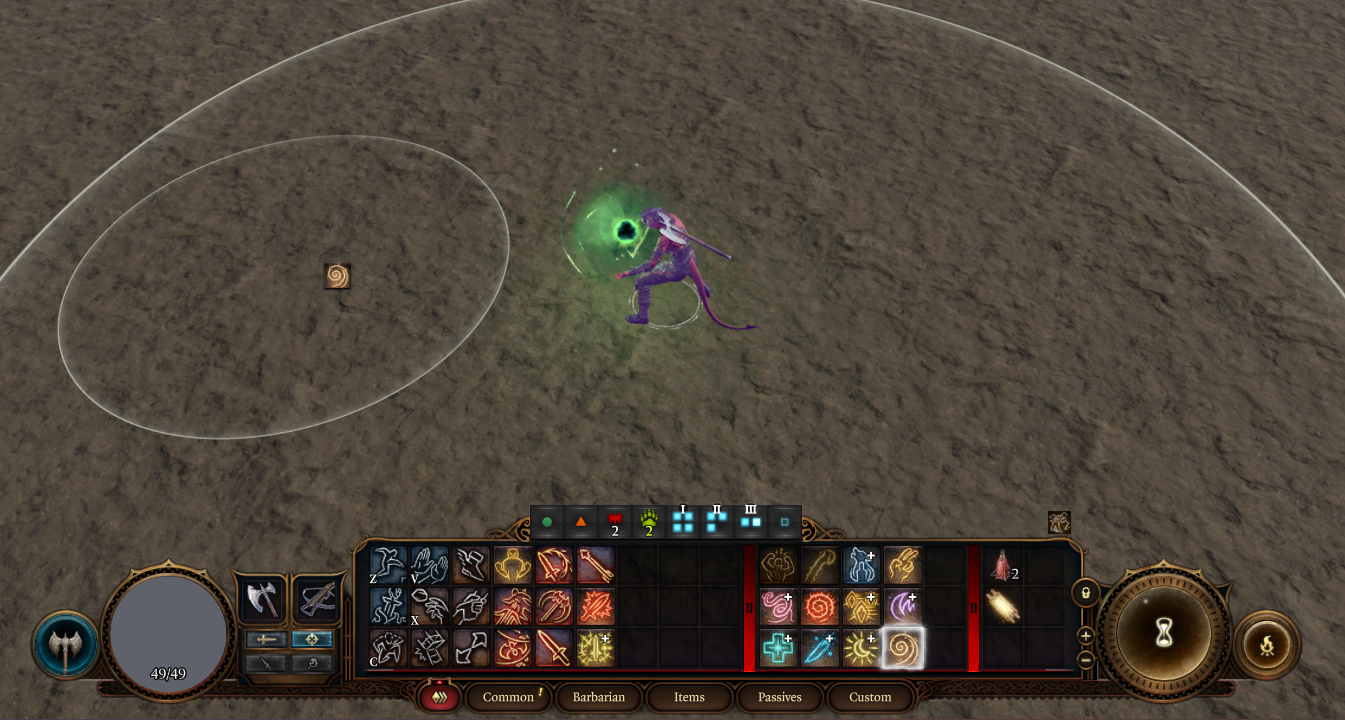The width and height of the screenshot is (1345, 720).
Task: Use the glowing scroll item
Action: tap(1002, 606)
